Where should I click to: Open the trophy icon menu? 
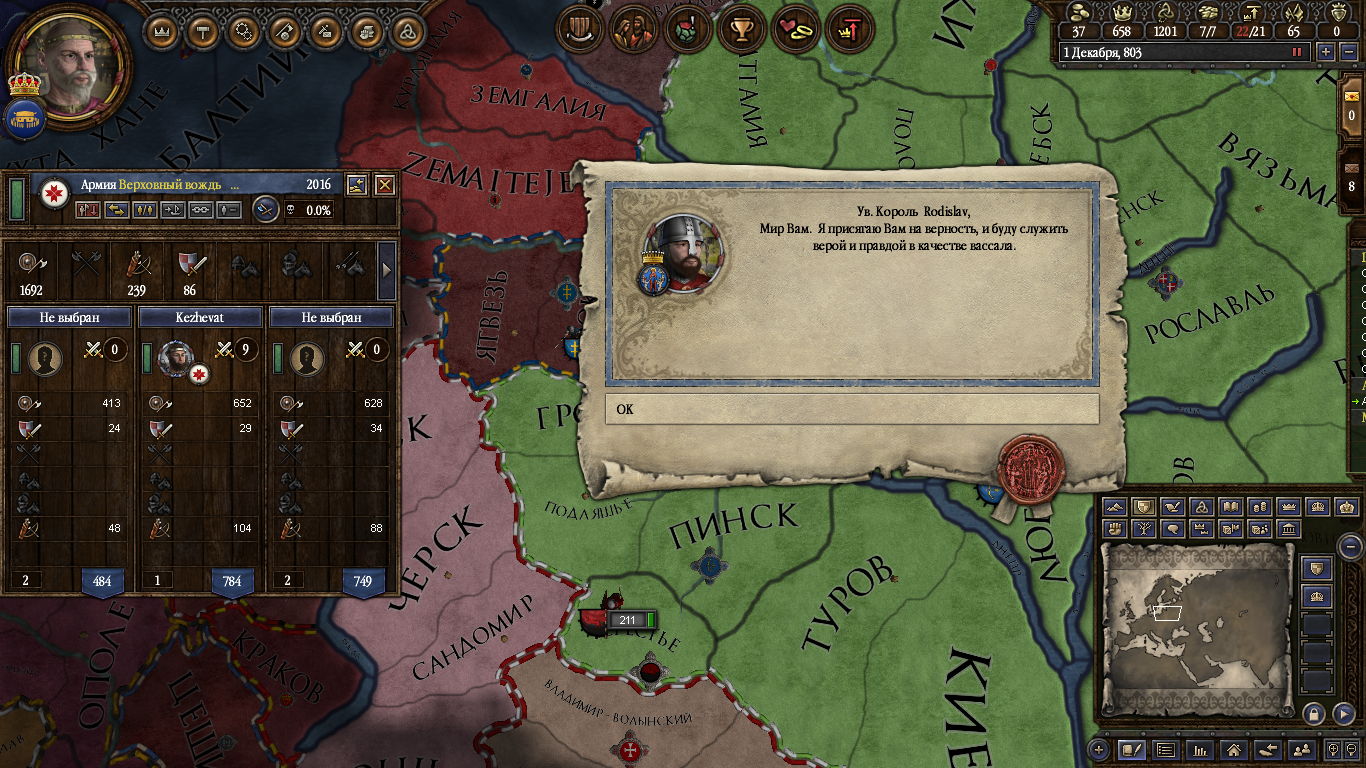741,30
